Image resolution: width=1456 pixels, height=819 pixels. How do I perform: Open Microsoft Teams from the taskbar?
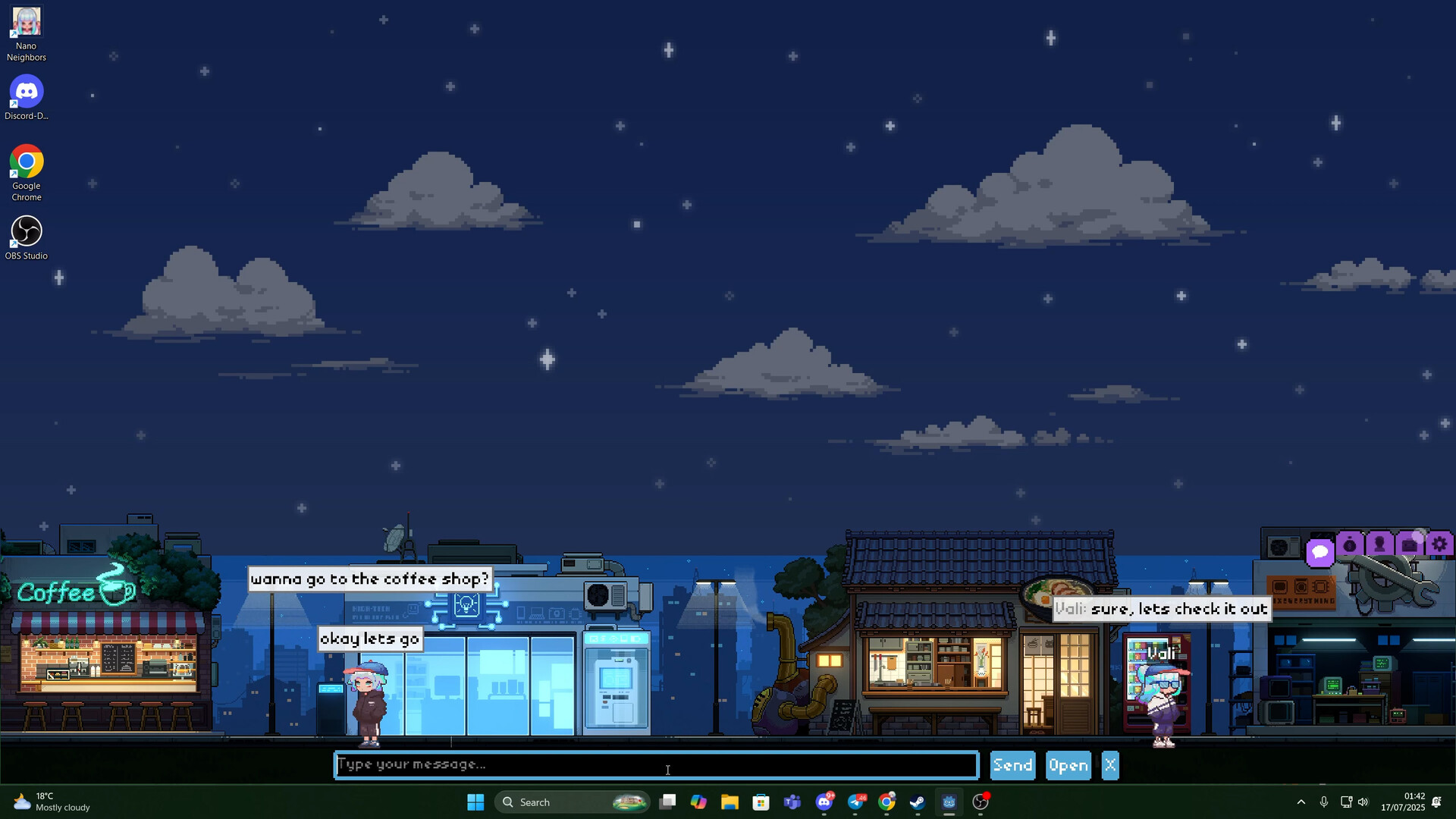pos(792,802)
